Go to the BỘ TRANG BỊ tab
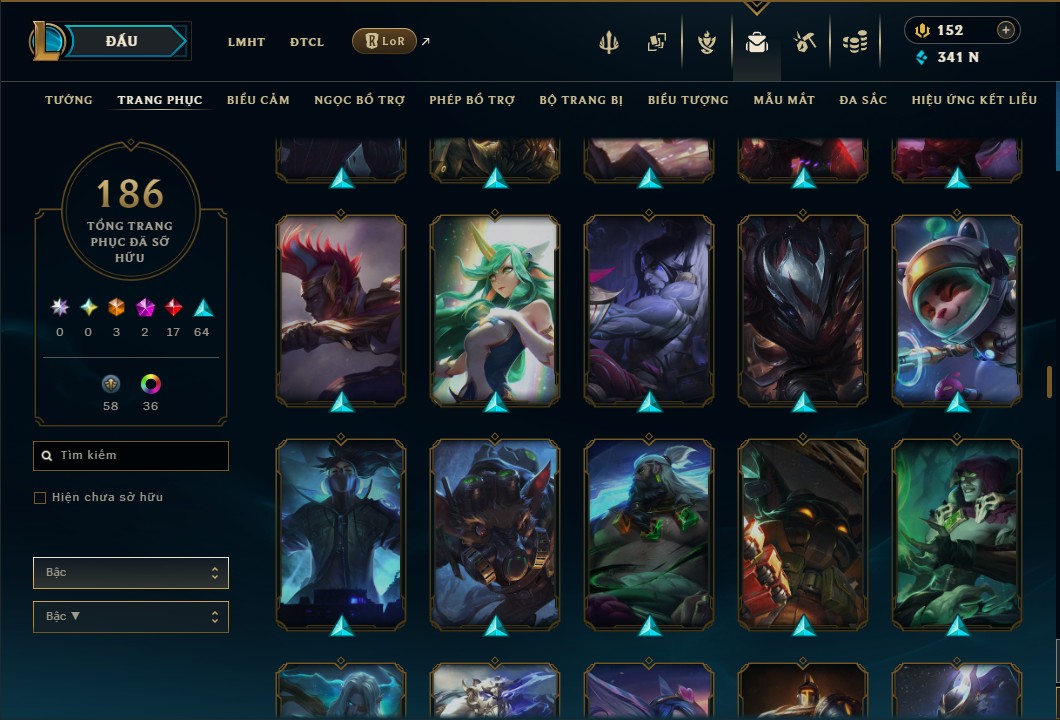 click(x=581, y=100)
